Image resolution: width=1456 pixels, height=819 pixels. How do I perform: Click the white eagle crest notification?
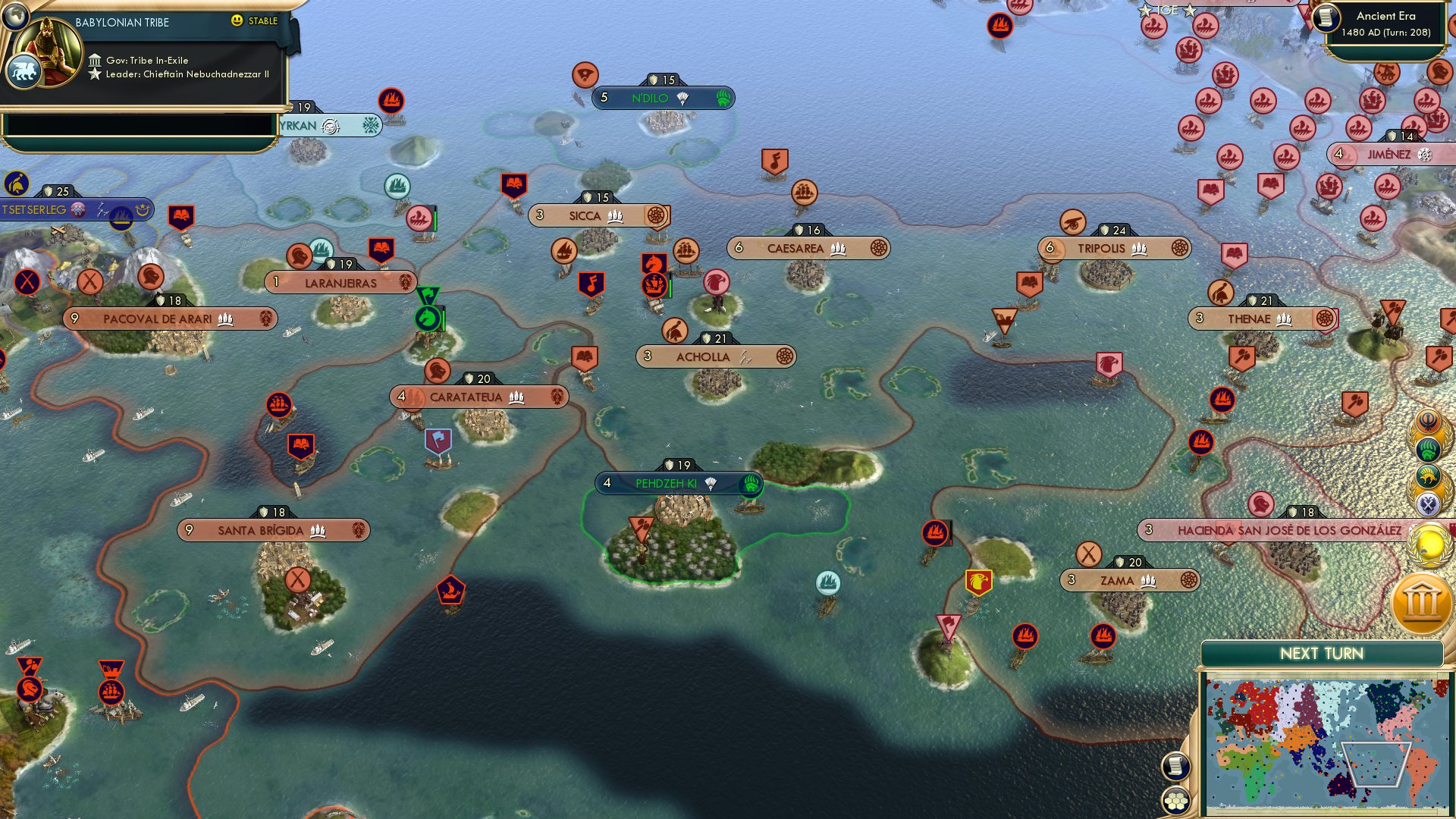[1429, 502]
